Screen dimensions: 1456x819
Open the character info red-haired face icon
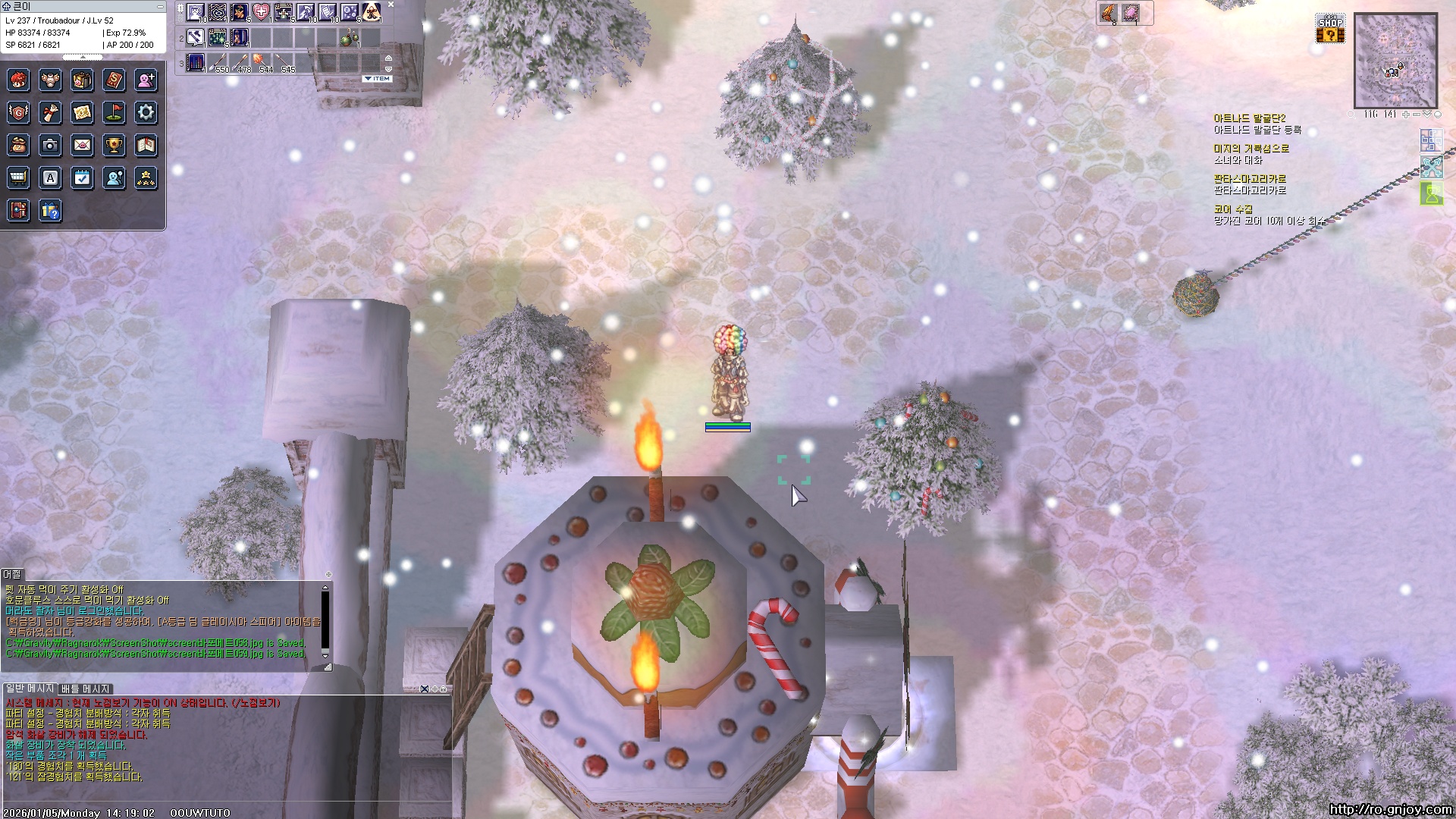pyautogui.click(x=18, y=80)
